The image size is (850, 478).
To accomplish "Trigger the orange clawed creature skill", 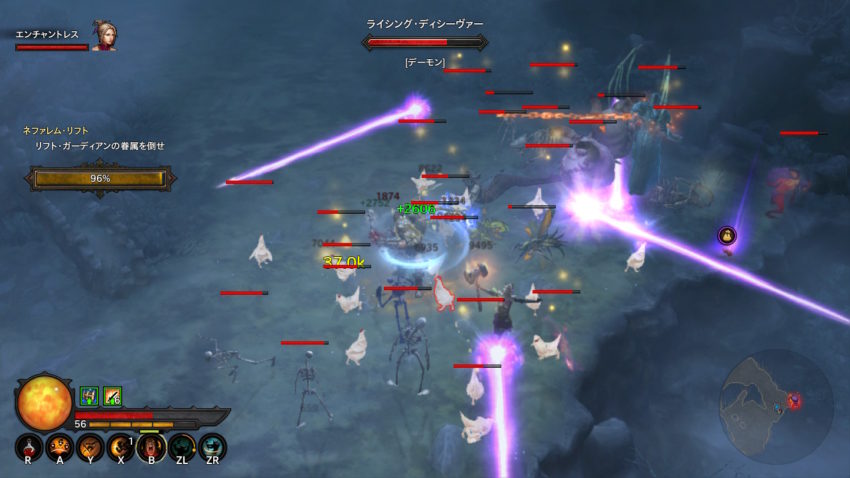I will point(89,446).
